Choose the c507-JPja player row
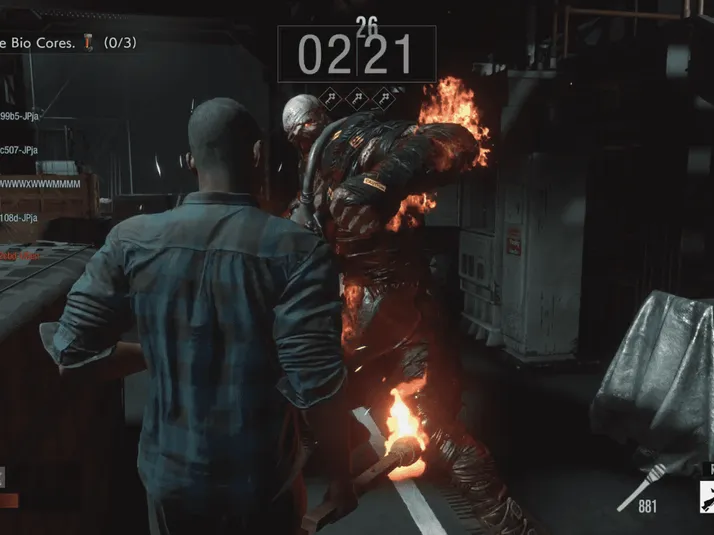Screen dimensions: 714x535 click(x=20, y=150)
